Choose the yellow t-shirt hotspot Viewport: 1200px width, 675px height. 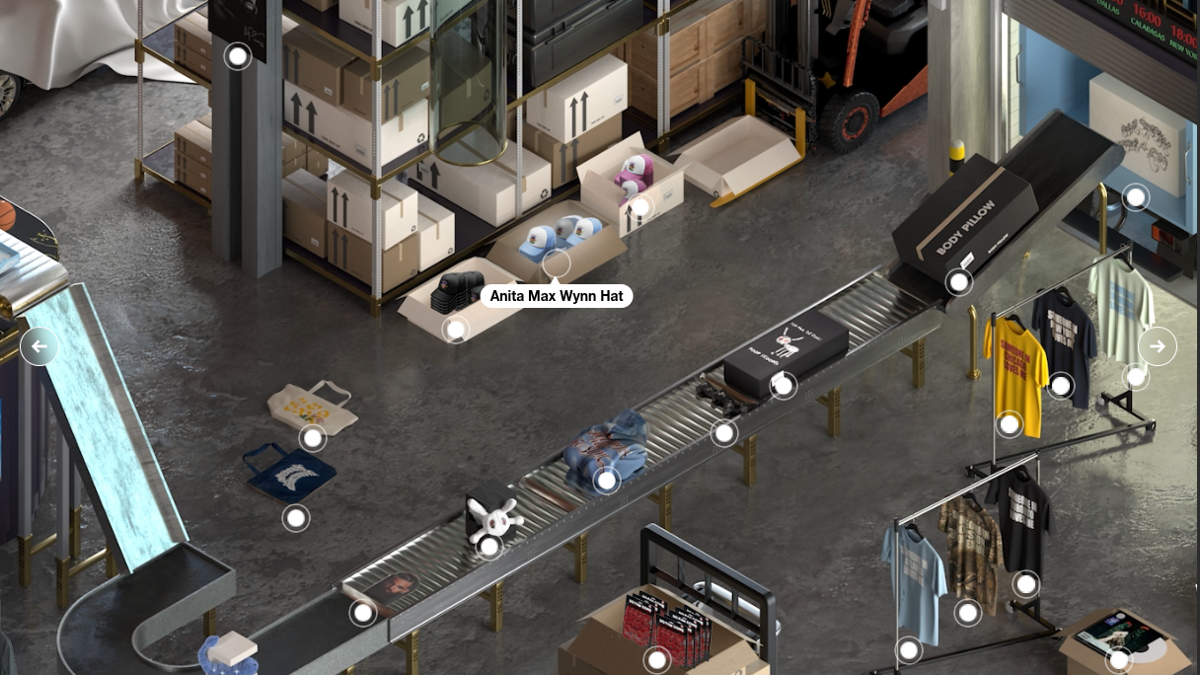click(1010, 424)
